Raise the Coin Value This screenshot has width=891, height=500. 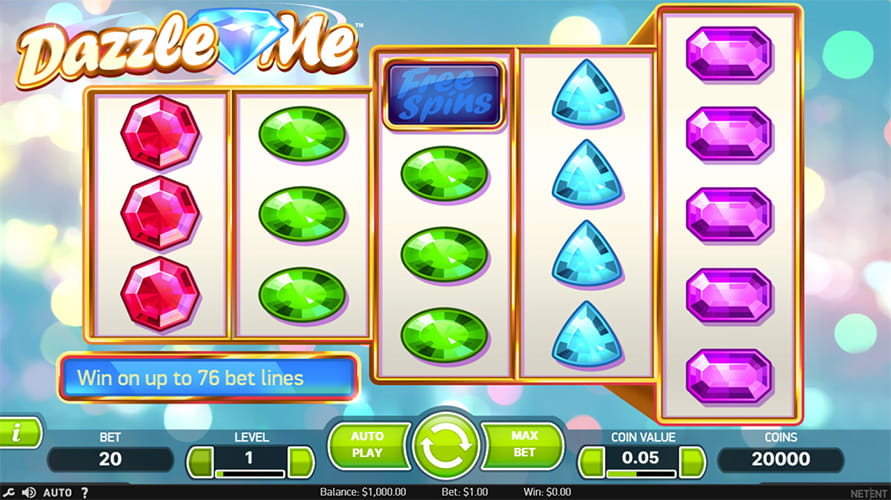(x=692, y=461)
